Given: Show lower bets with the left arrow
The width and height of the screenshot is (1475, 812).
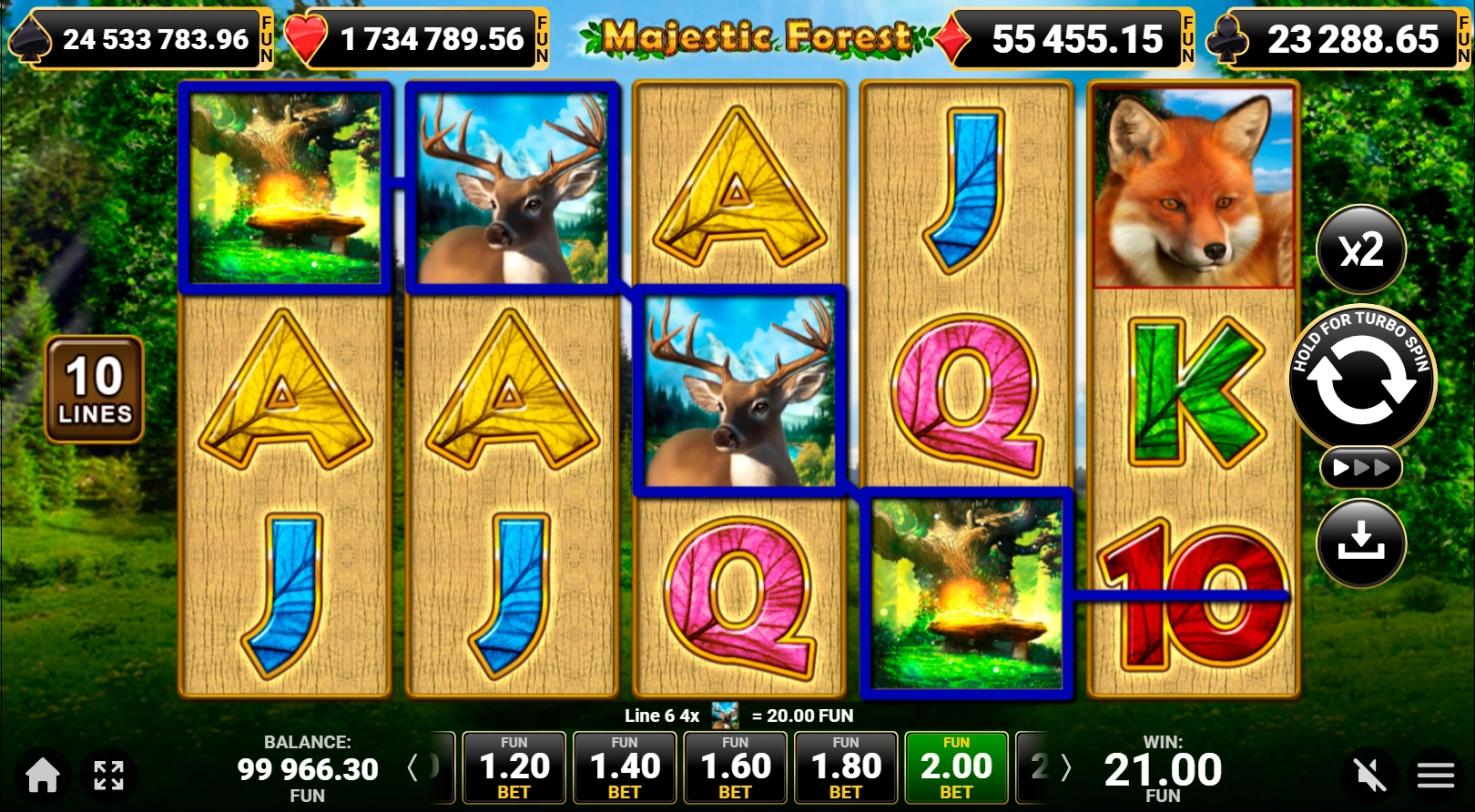Looking at the screenshot, I should click(x=412, y=767).
